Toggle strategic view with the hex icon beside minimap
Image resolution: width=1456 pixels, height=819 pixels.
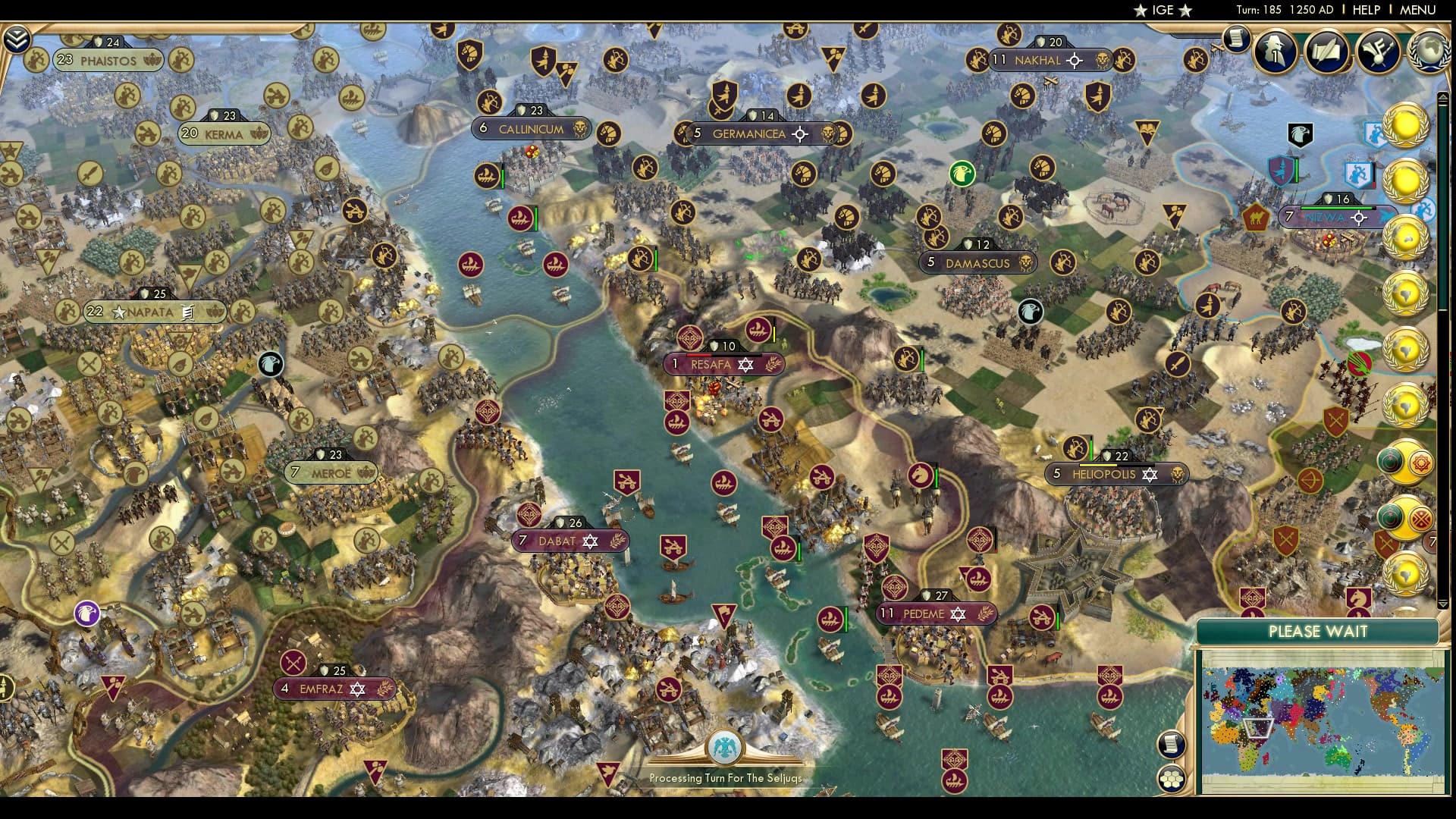[1171, 777]
